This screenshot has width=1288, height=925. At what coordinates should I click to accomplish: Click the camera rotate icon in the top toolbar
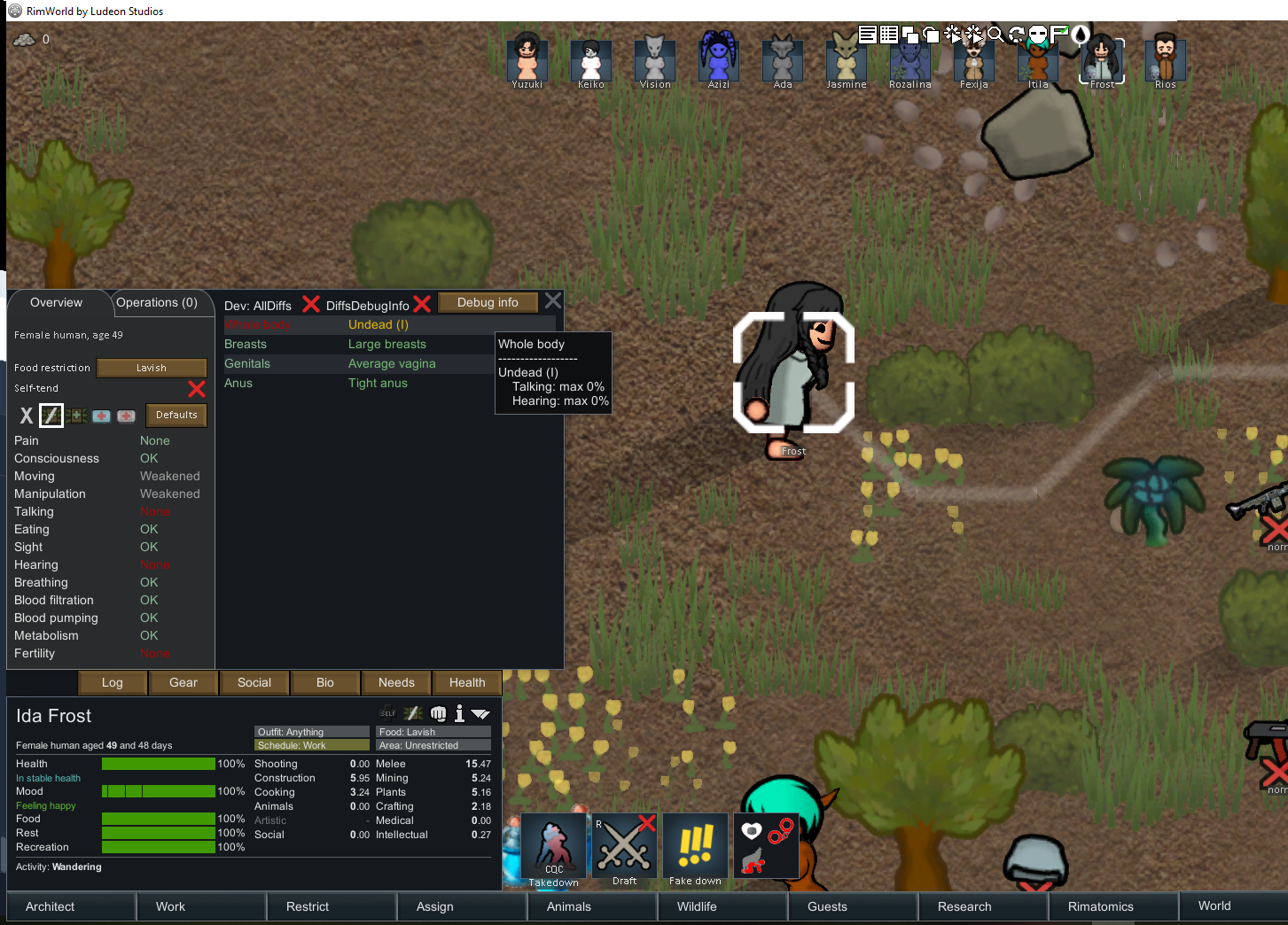pyautogui.click(x=1018, y=35)
